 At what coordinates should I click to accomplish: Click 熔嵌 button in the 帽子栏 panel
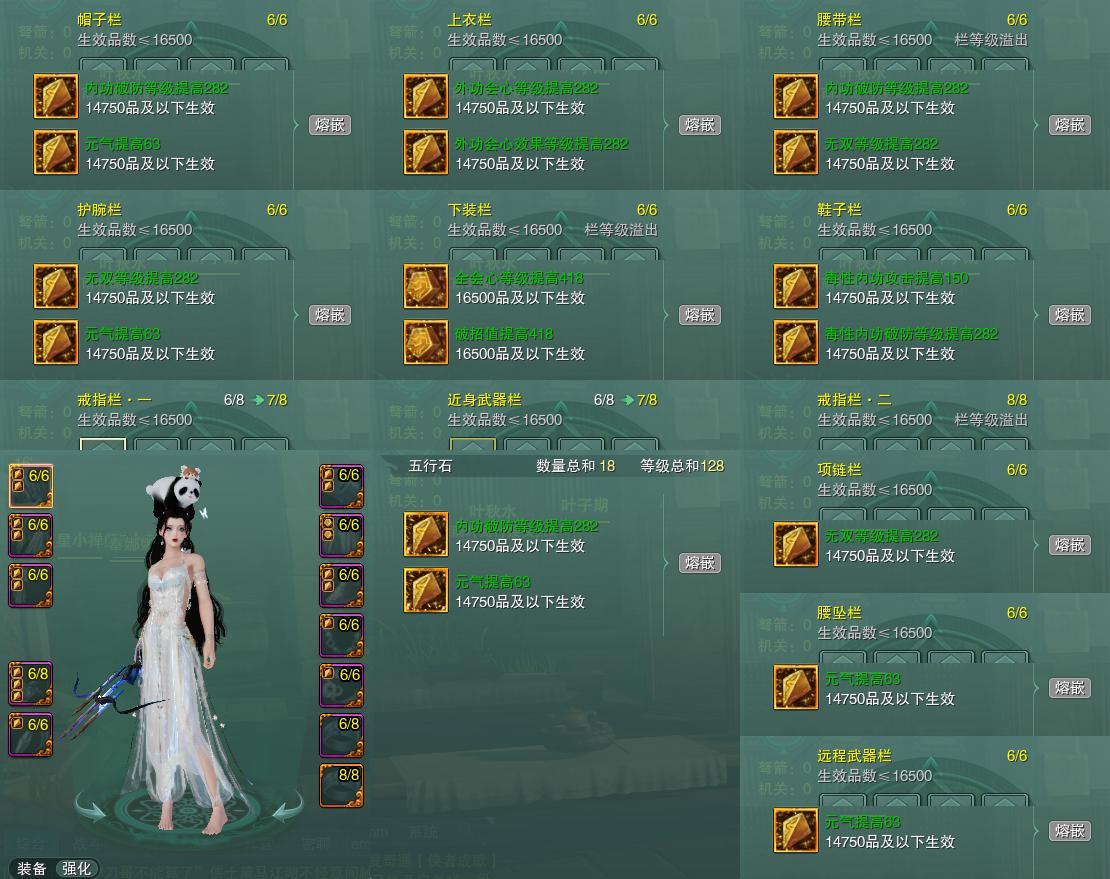click(330, 125)
